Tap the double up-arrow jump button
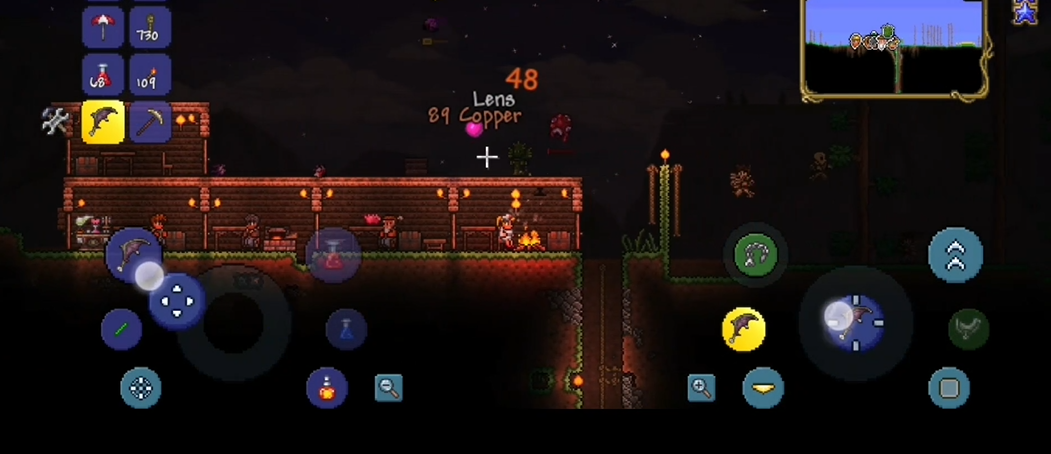Viewport: 1051px width, 454px height. pyautogui.click(x=955, y=255)
